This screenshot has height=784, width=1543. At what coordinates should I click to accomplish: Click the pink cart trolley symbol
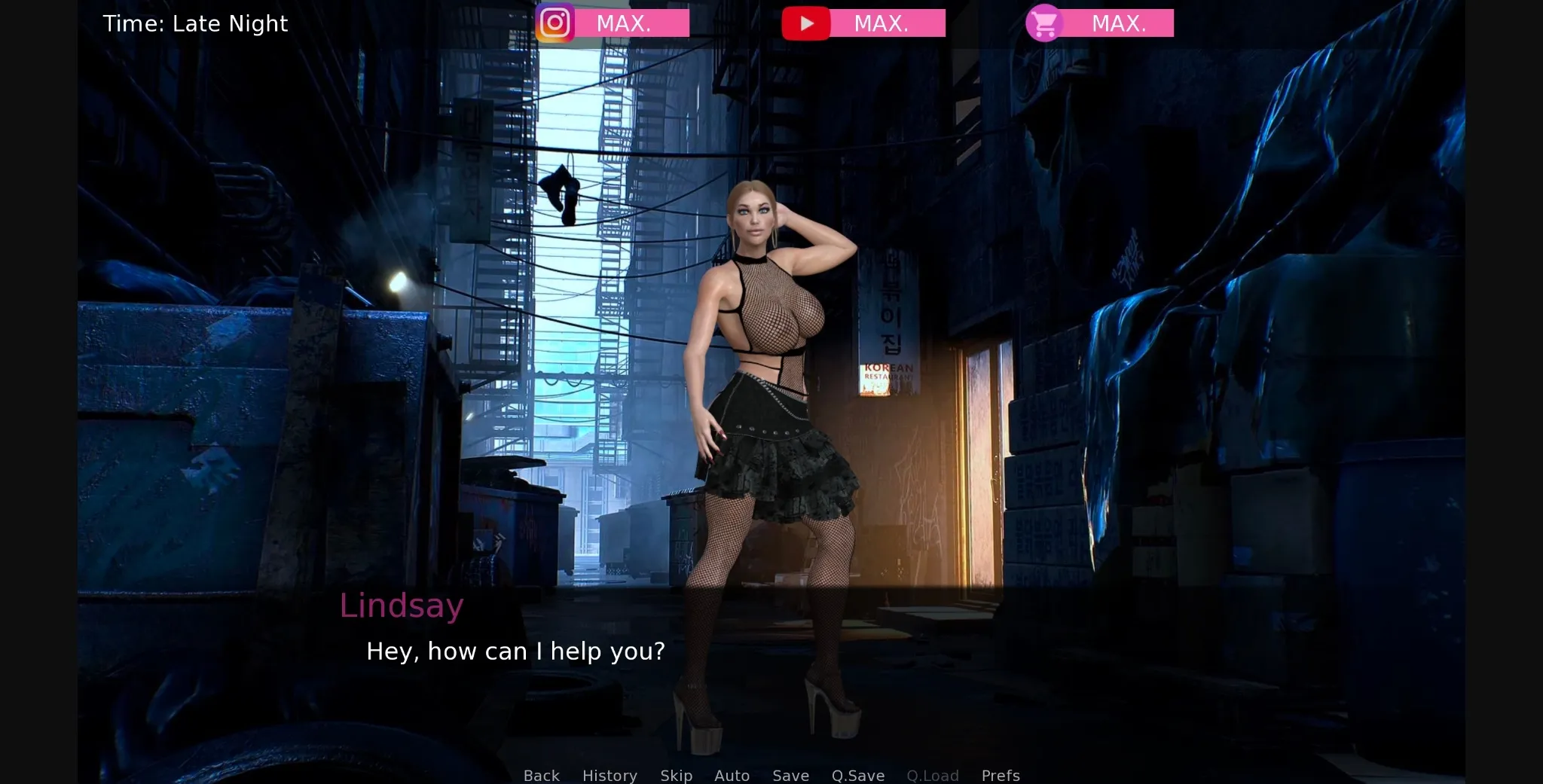point(1044,23)
